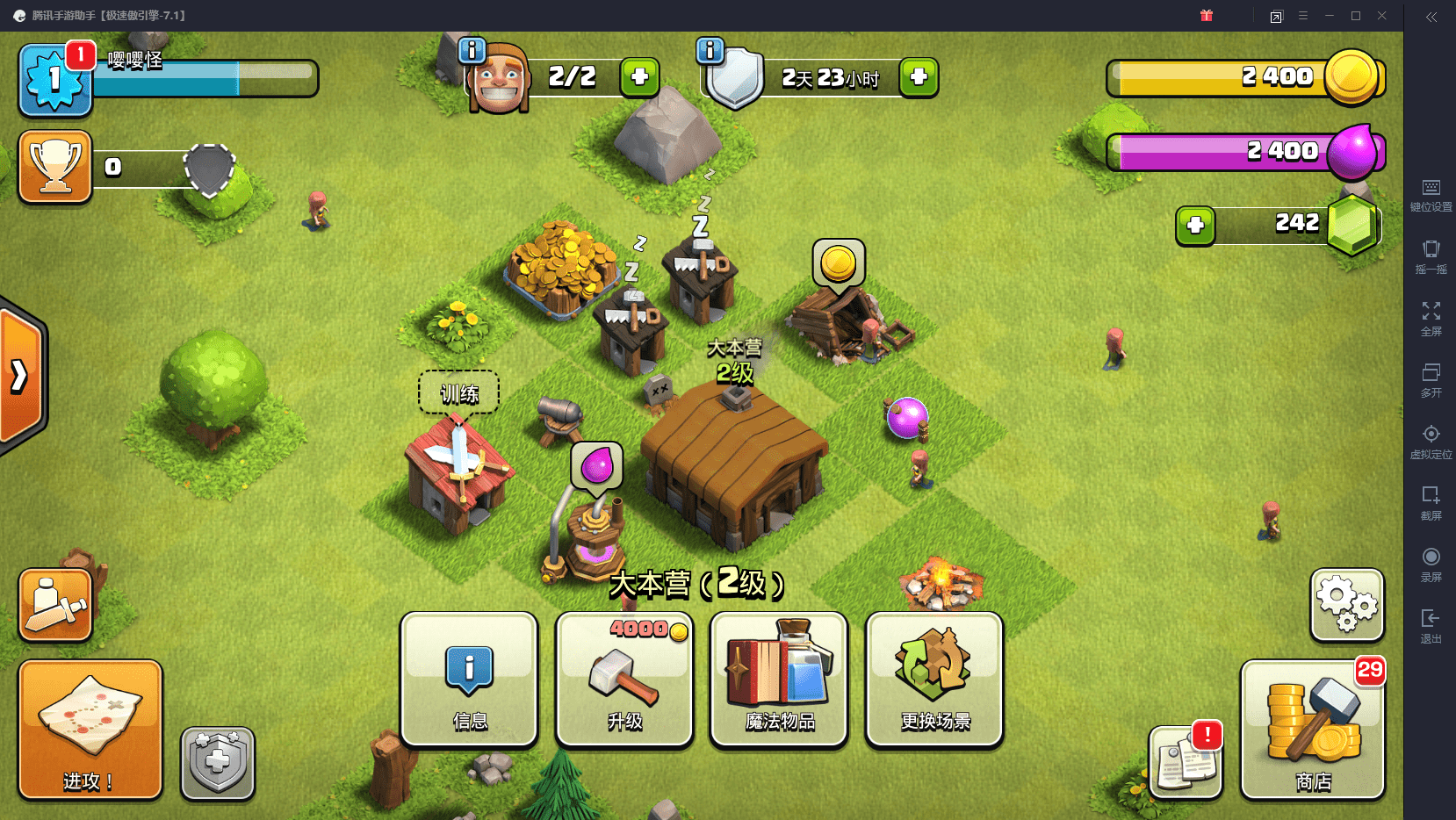This screenshot has height=820, width=1456.
Task: Open the 商店 shop
Action: pyautogui.click(x=1313, y=730)
